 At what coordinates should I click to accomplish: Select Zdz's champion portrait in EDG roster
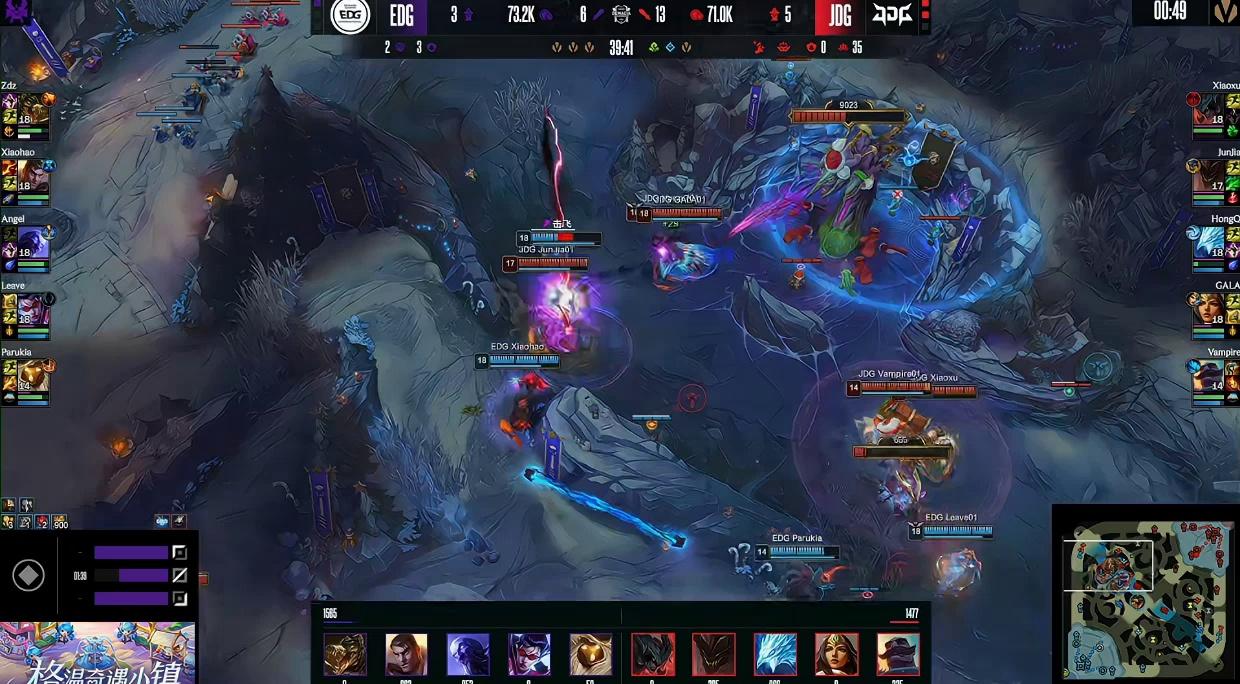coord(34,113)
